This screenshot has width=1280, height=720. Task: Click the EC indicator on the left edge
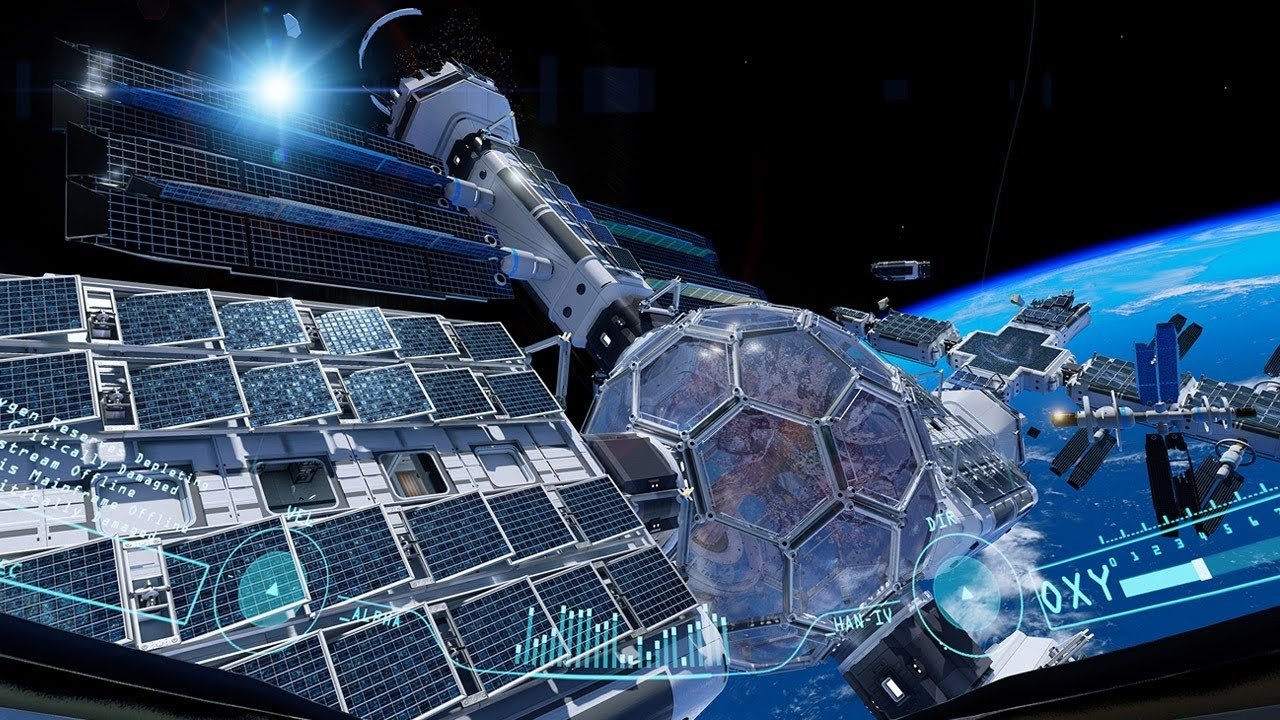click(x=9, y=570)
